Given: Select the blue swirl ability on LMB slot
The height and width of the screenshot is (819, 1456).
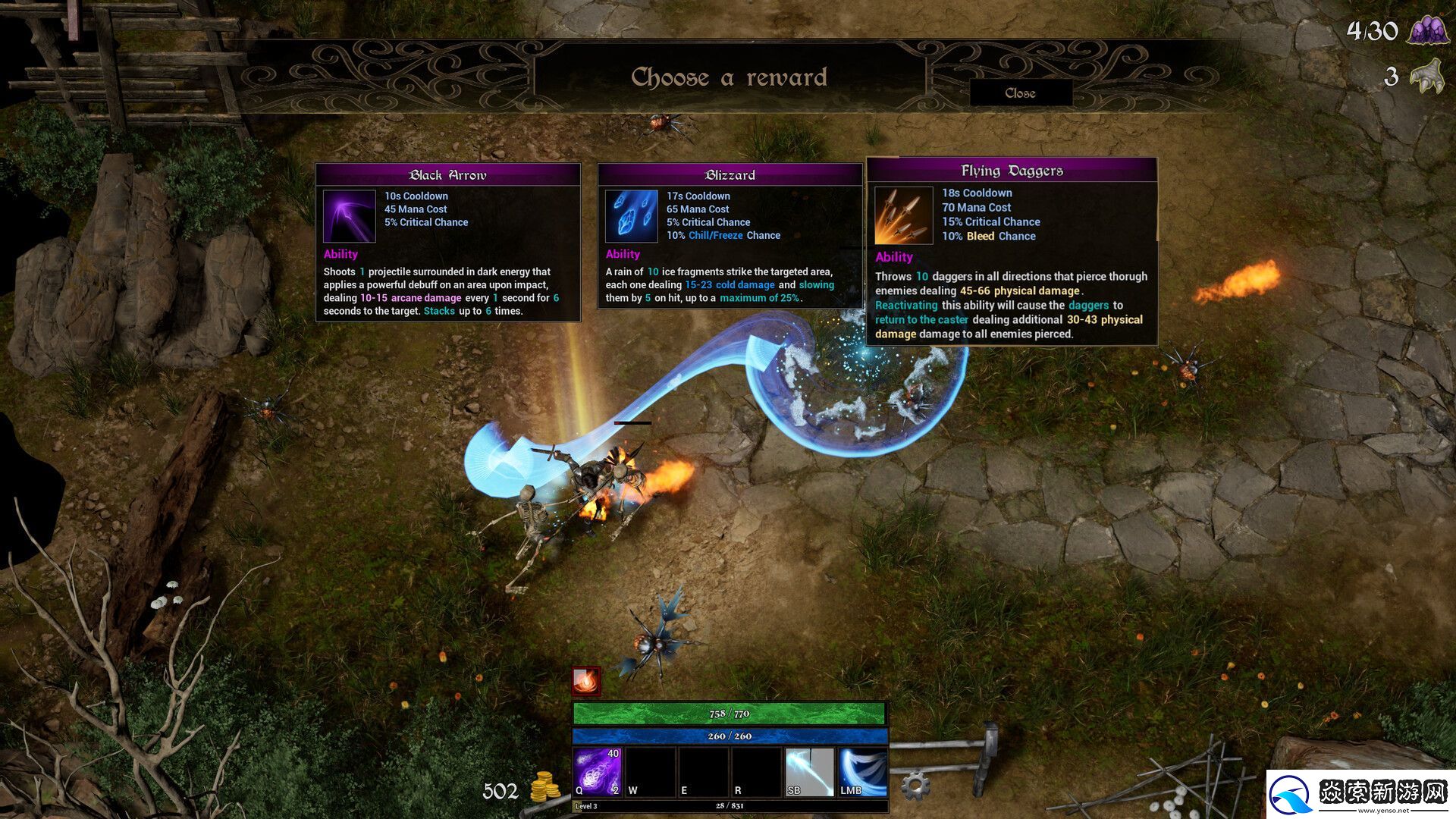Looking at the screenshot, I should pos(862,772).
